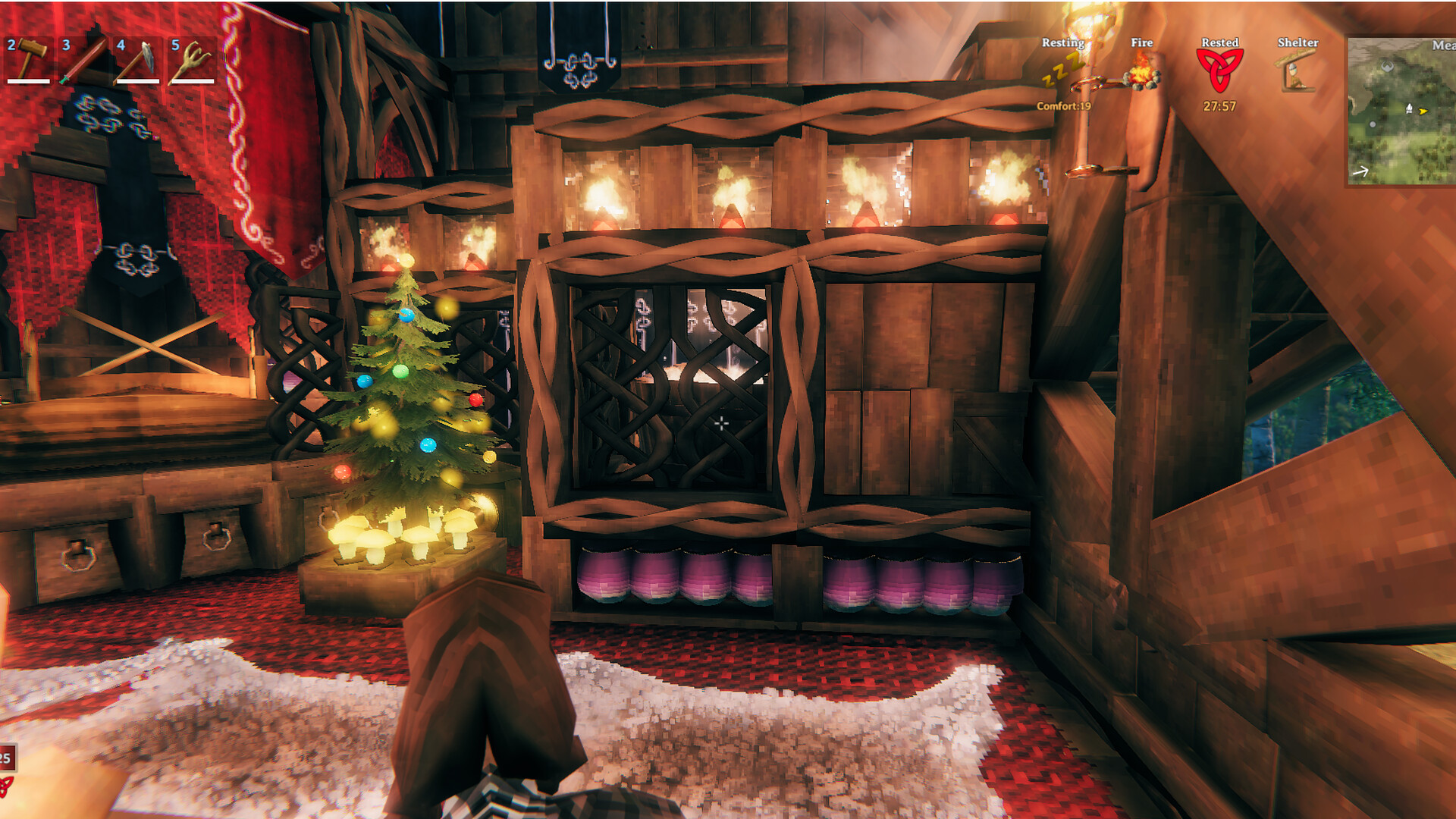Select the red sword in hotbar slot 3
The height and width of the screenshot is (819, 1456).
pos(83,61)
